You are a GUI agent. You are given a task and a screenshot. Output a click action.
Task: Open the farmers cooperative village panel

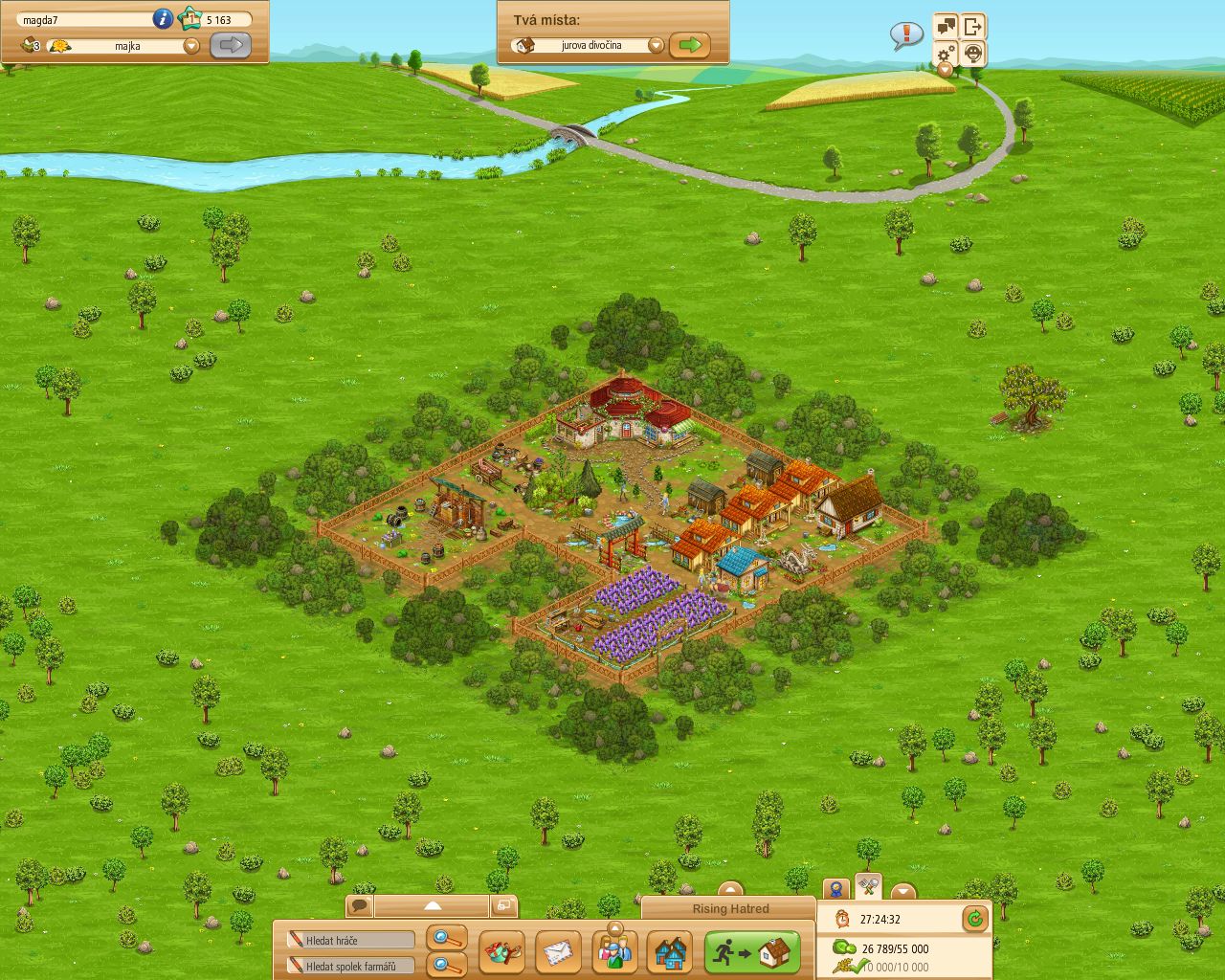[670, 952]
